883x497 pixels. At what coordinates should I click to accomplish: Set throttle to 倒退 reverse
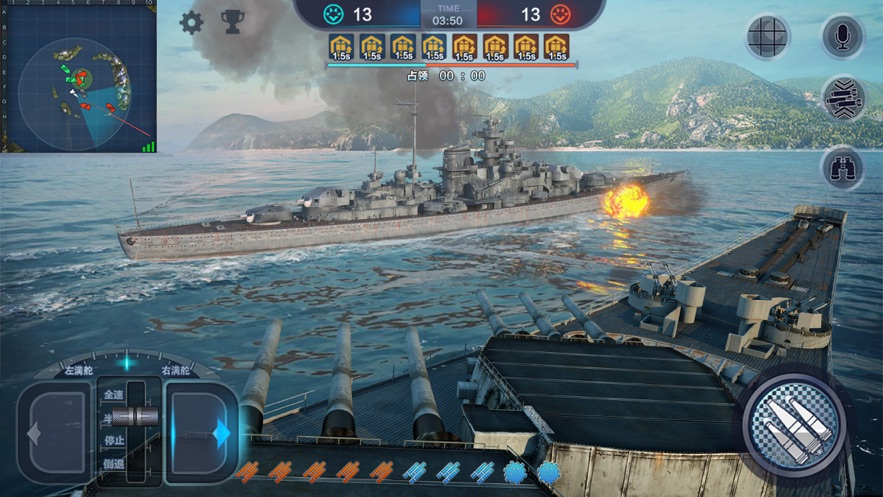pyautogui.click(x=115, y=463)
